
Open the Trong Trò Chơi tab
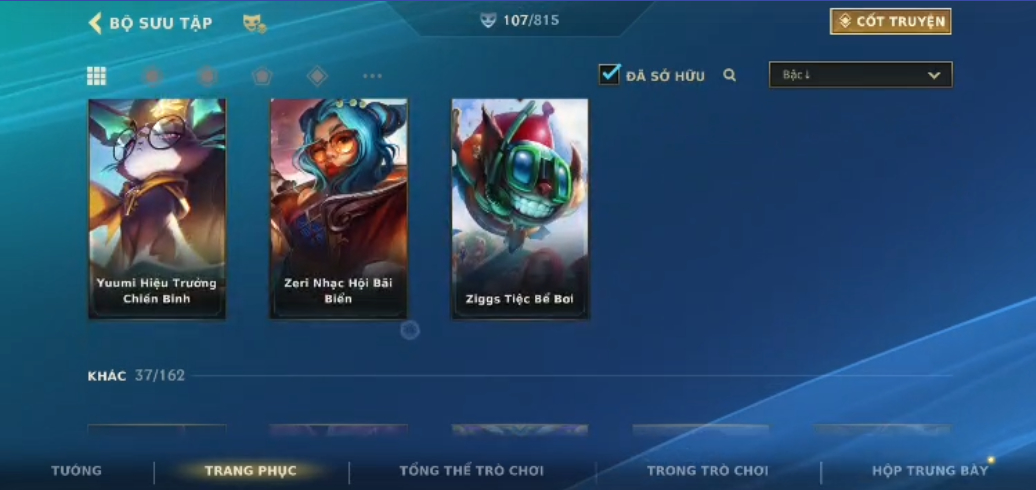[707, 470]
